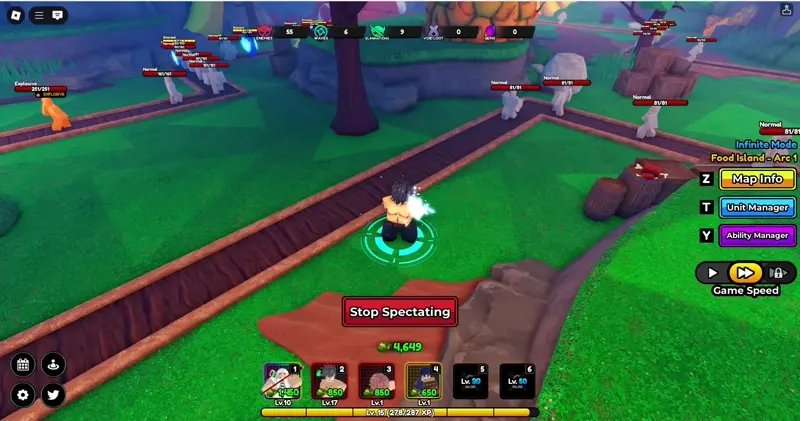Click the locked Lv. 50 unit slot
Screen dimensions: 800x421
click(x=517, y=381)
